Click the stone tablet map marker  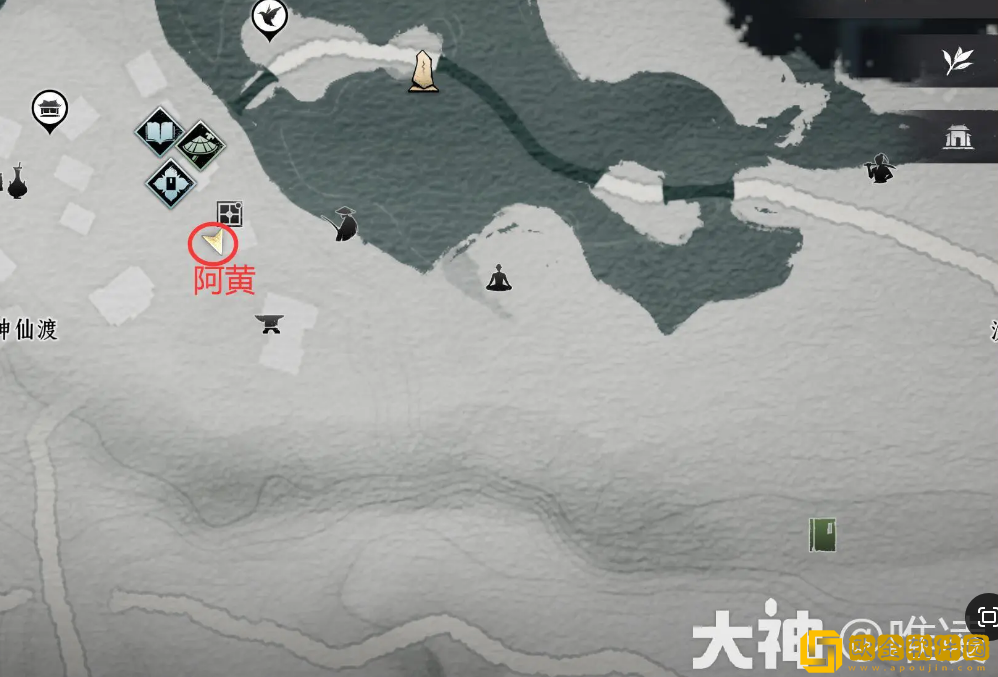tap(423, 72)
